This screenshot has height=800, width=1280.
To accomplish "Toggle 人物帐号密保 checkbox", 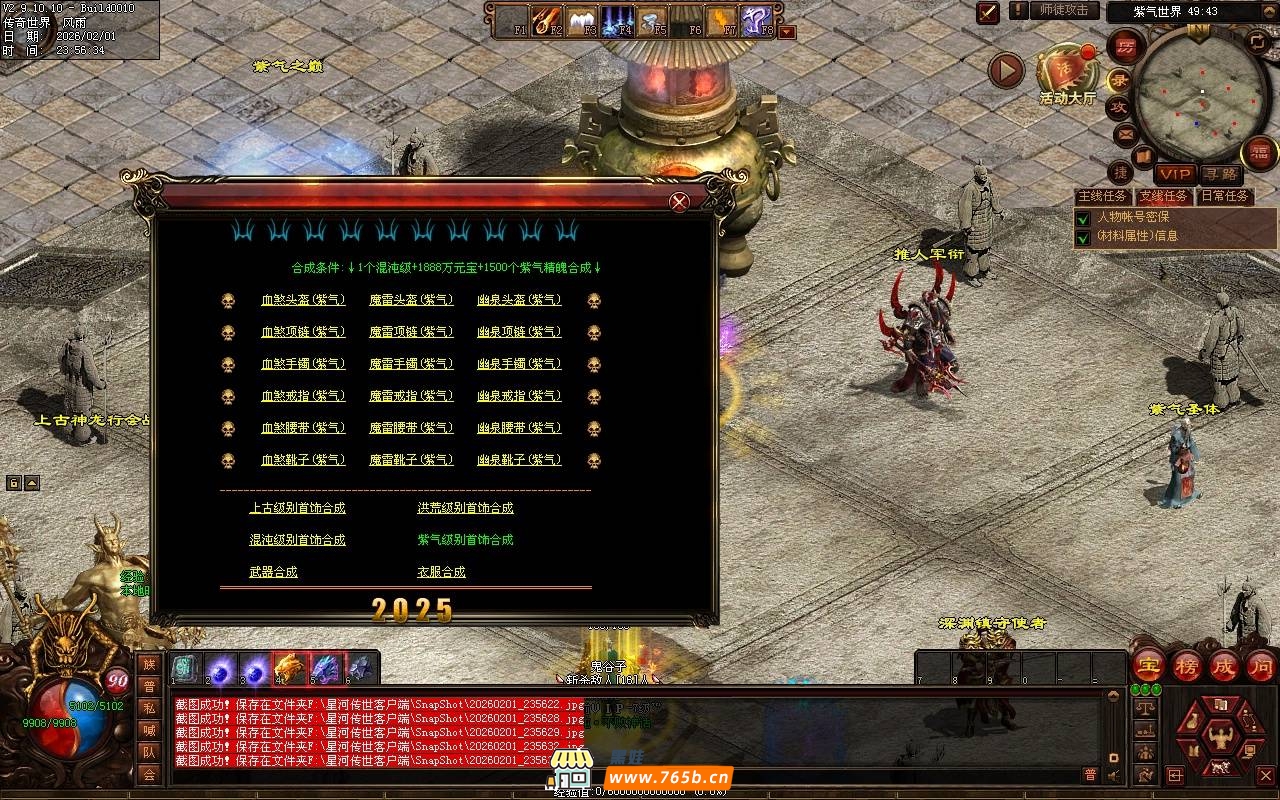I will pos(1082,217).
